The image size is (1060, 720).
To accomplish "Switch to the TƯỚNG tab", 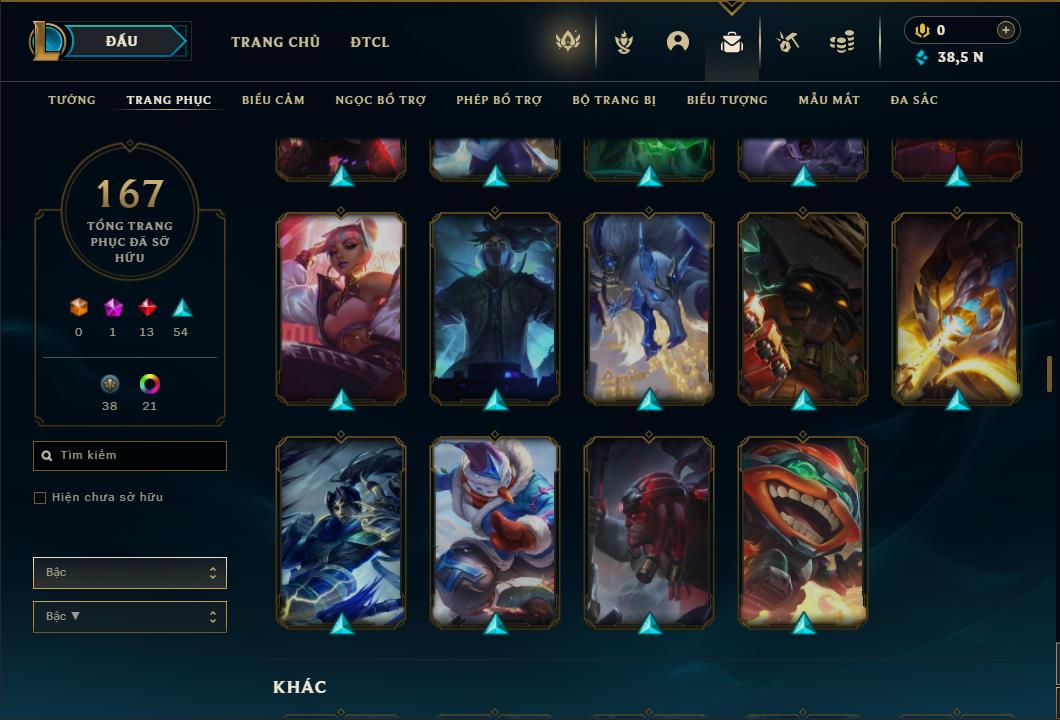I will (72, 100).
